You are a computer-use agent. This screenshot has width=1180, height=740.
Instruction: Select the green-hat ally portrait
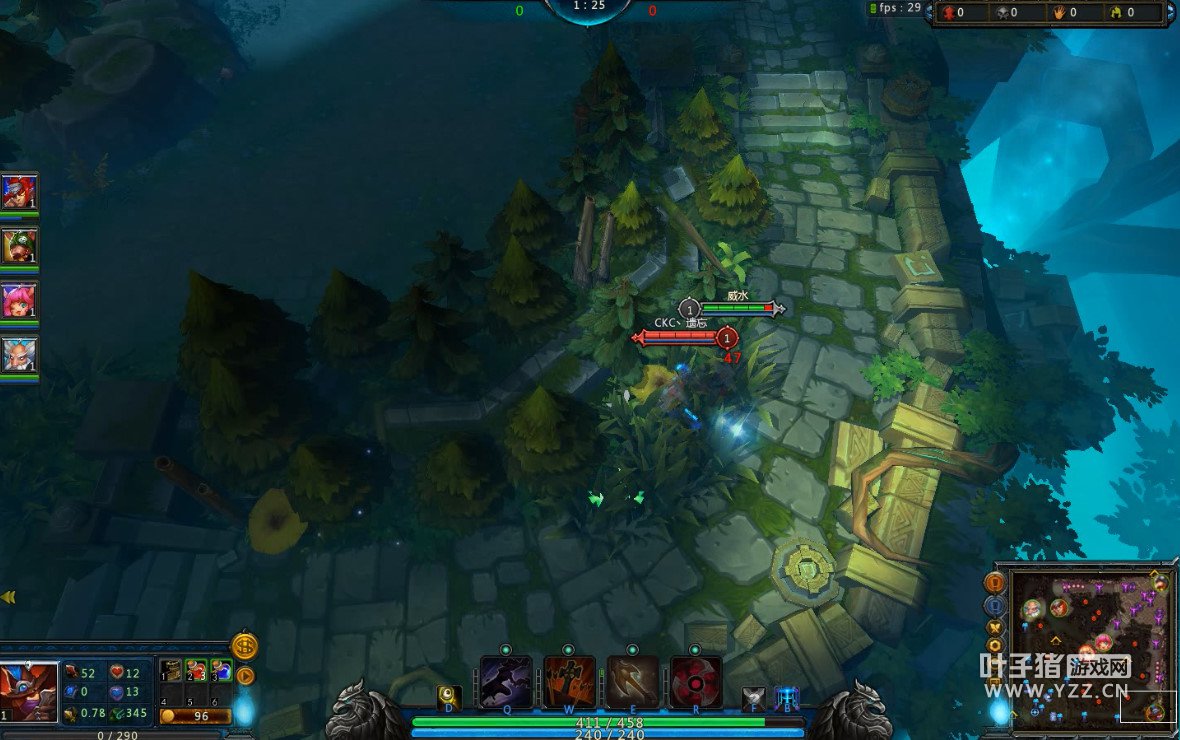click(19, 246)
